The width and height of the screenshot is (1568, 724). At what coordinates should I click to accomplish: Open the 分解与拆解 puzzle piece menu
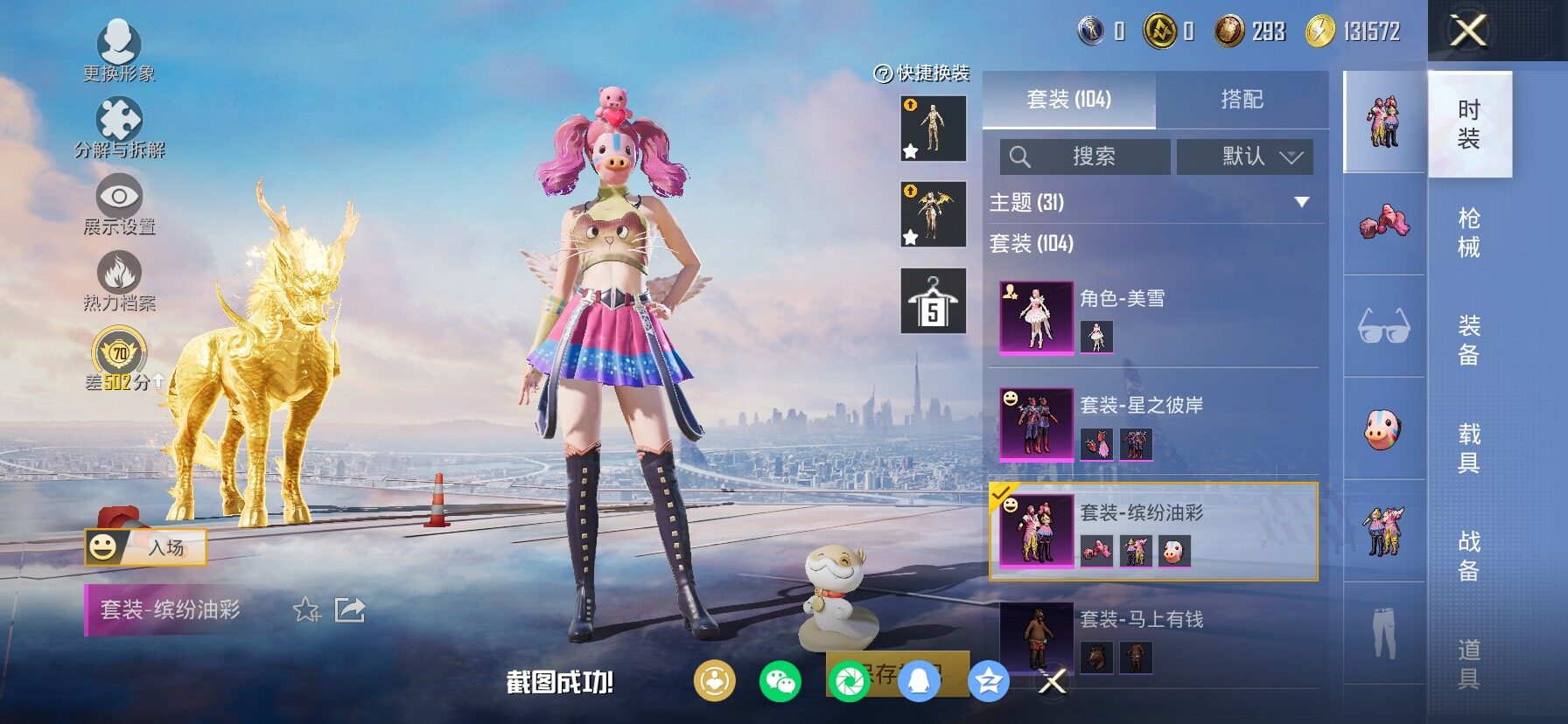119,128
